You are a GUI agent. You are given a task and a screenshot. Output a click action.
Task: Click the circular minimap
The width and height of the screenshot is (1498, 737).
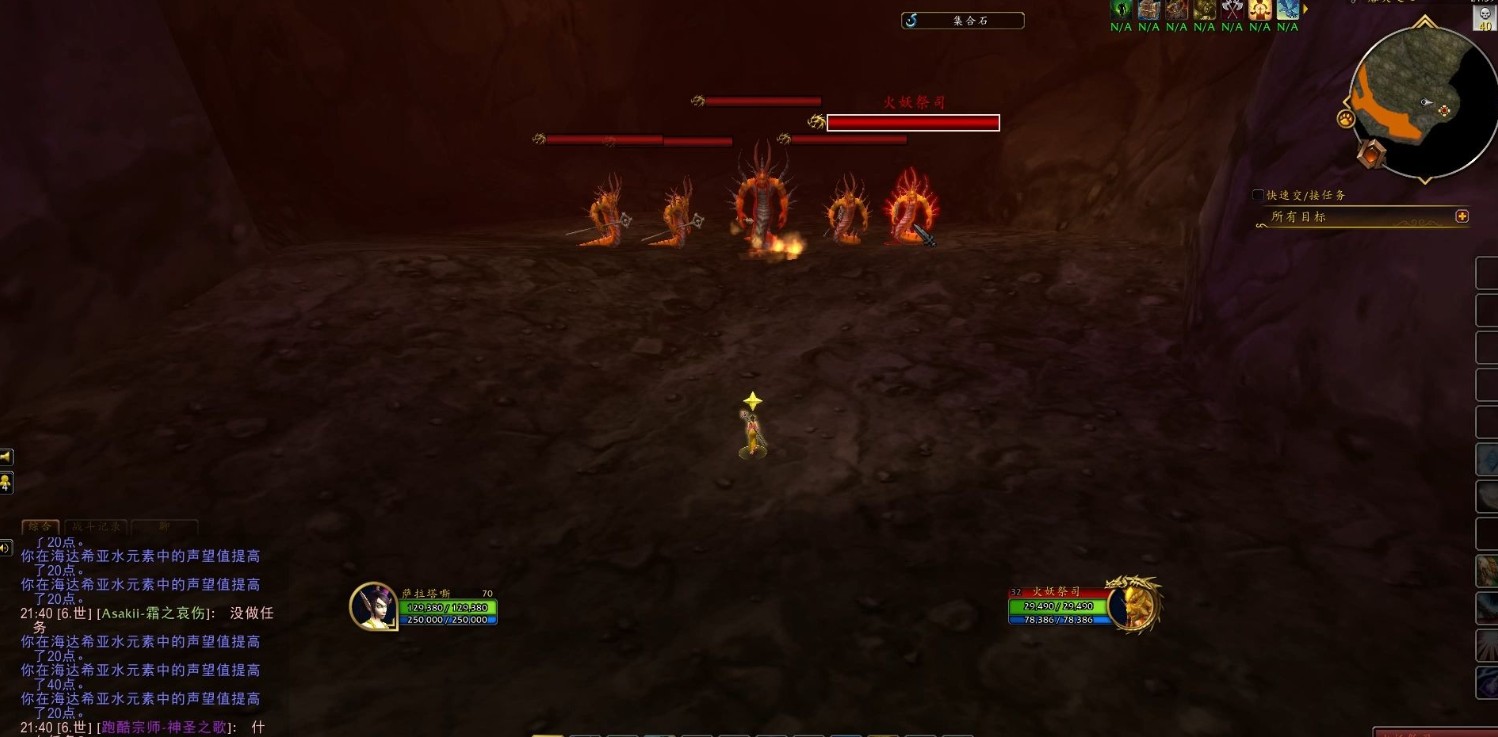1422,103
